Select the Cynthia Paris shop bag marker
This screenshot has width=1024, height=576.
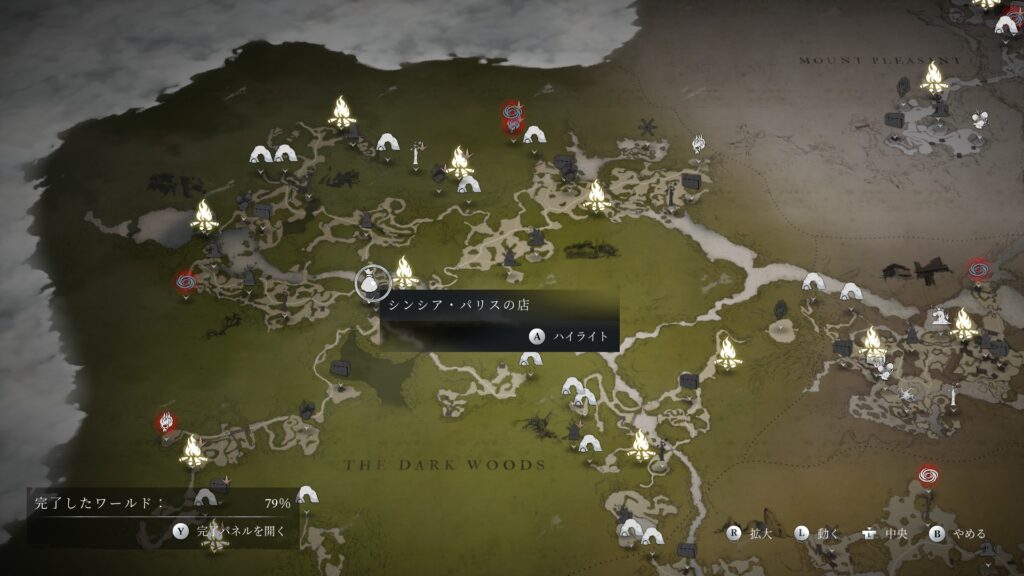coord(368,284)
